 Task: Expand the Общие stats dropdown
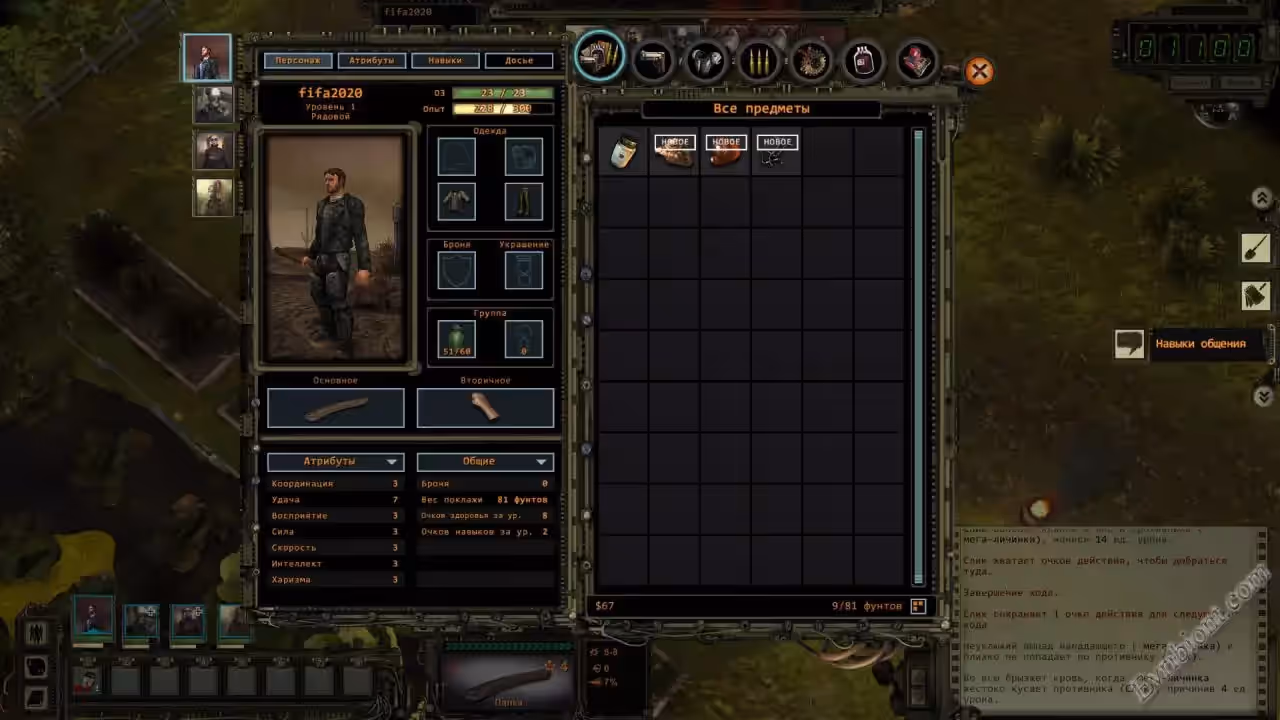pos(485,462)
